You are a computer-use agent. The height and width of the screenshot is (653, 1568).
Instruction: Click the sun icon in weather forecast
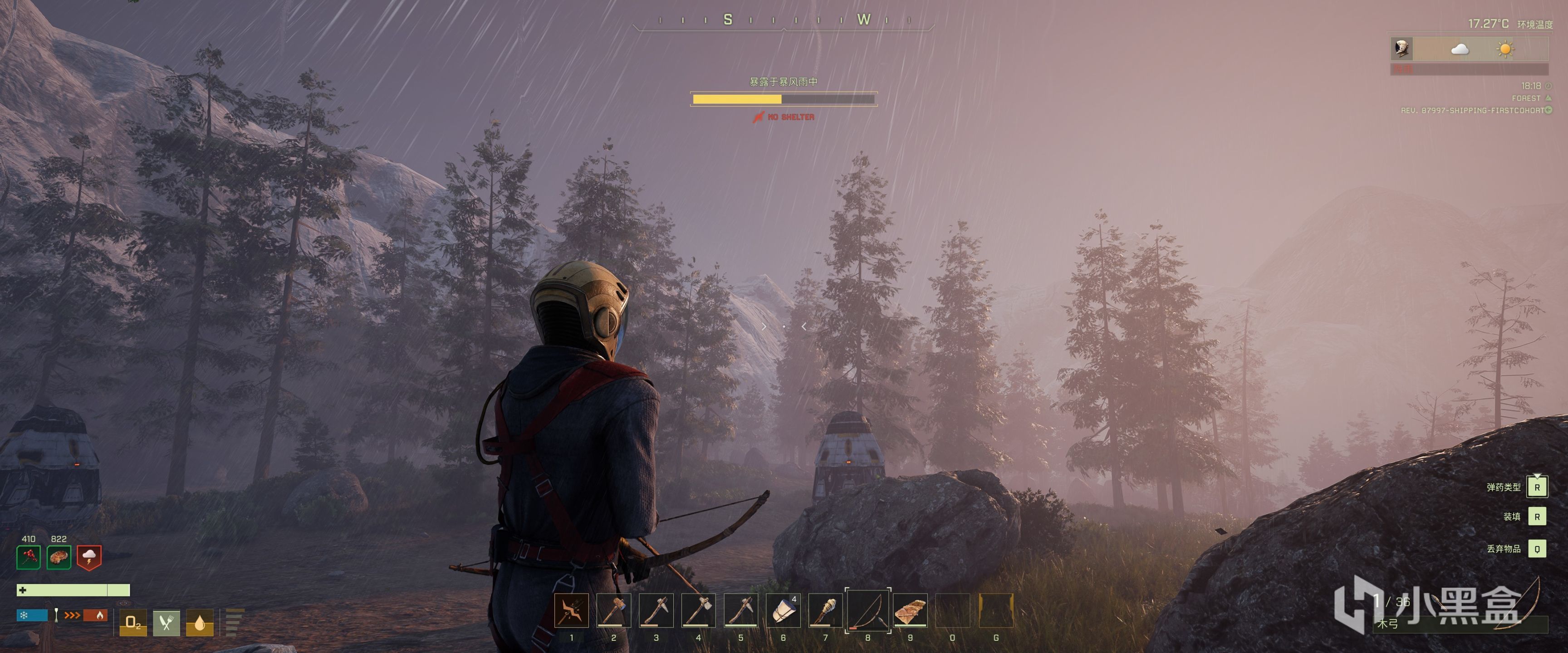[1505, 49]
